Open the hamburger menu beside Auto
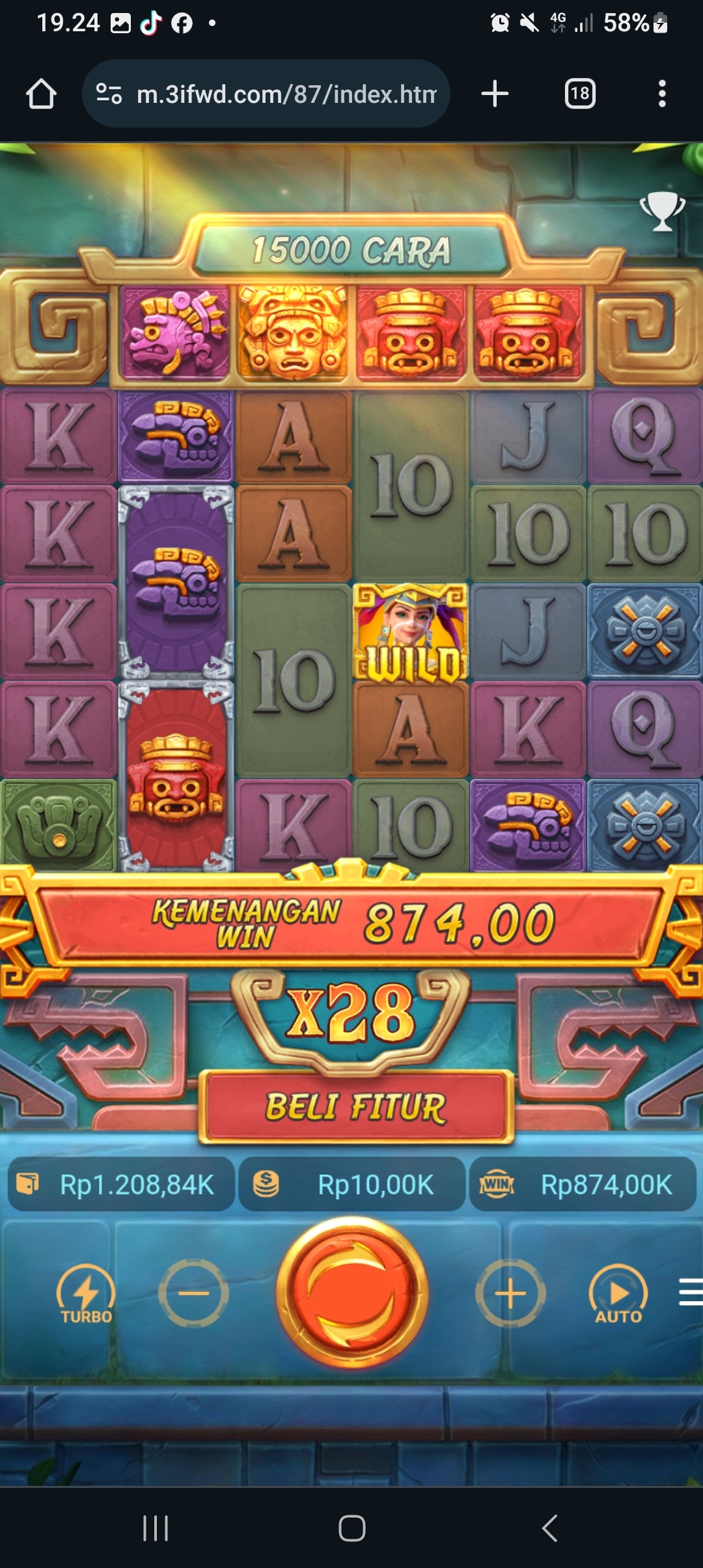Screen dimensions: 703x1568 tap(690, 1292)
